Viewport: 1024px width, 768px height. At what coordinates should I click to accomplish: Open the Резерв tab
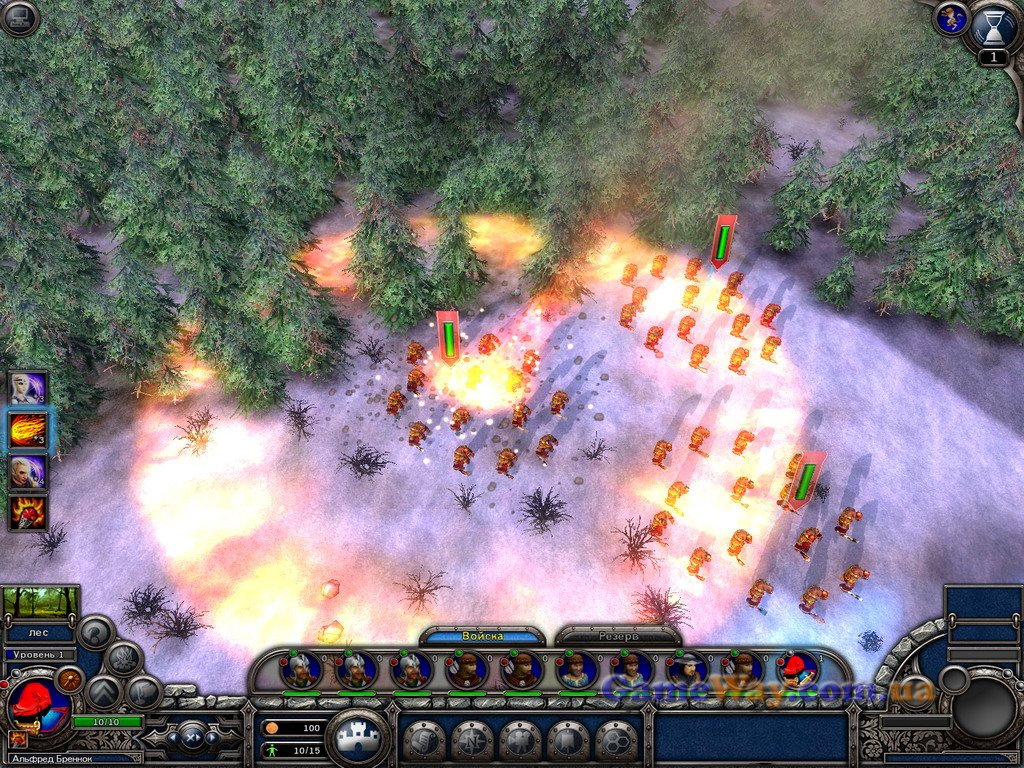(617, 636)
